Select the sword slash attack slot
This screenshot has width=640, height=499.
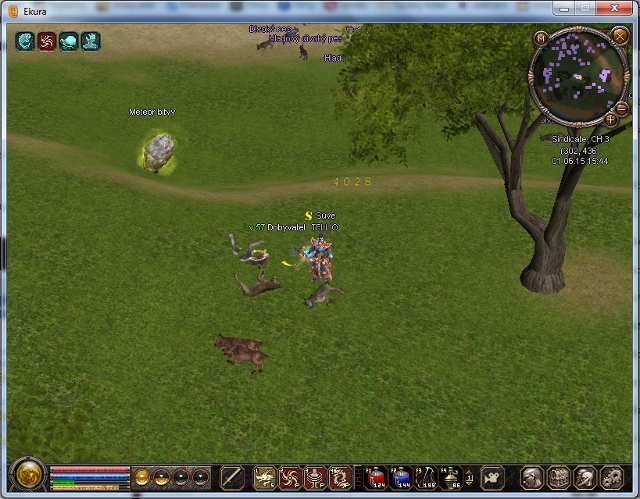coord(232,477)
